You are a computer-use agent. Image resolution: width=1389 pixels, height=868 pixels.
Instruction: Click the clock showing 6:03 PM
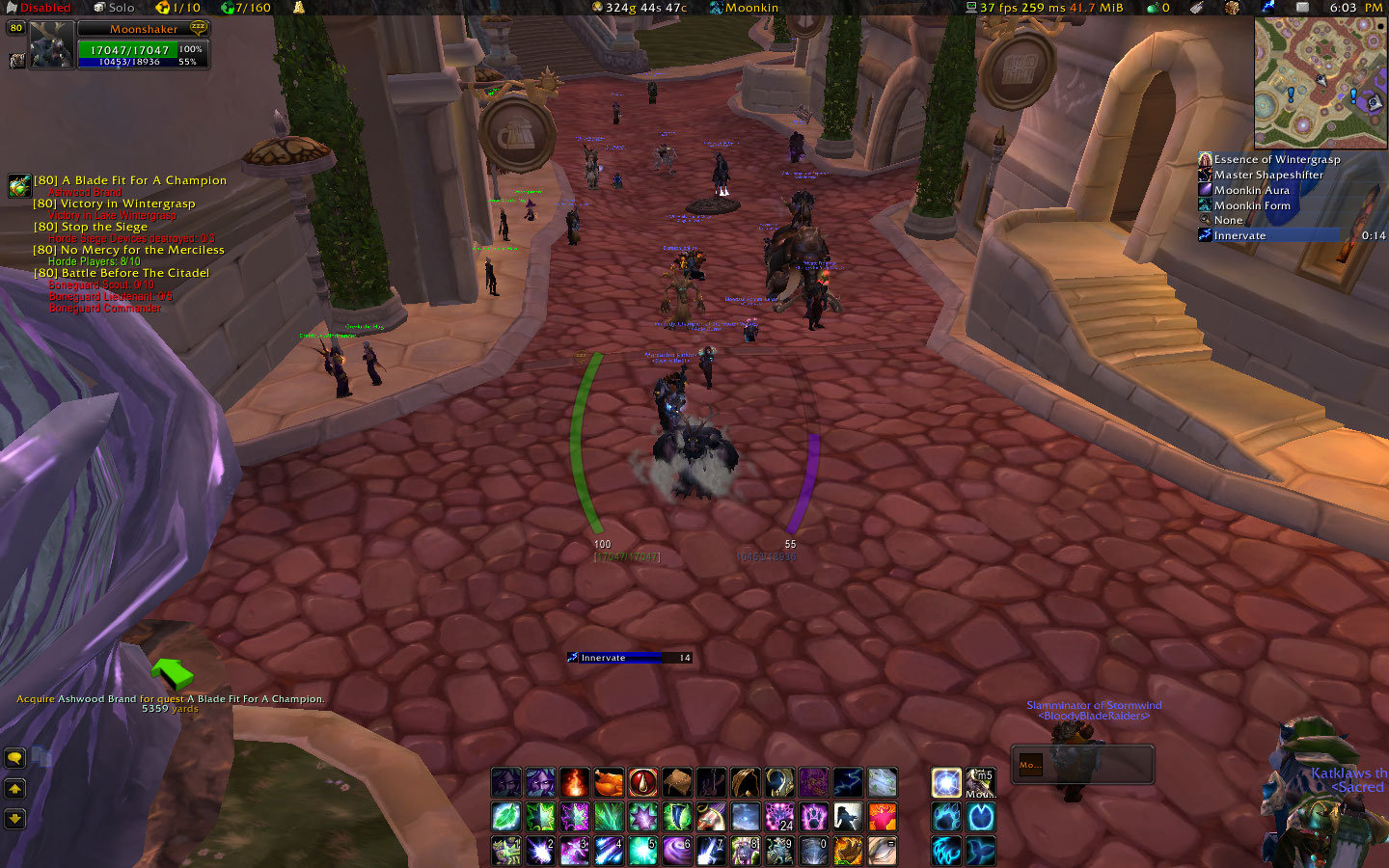1354,8
